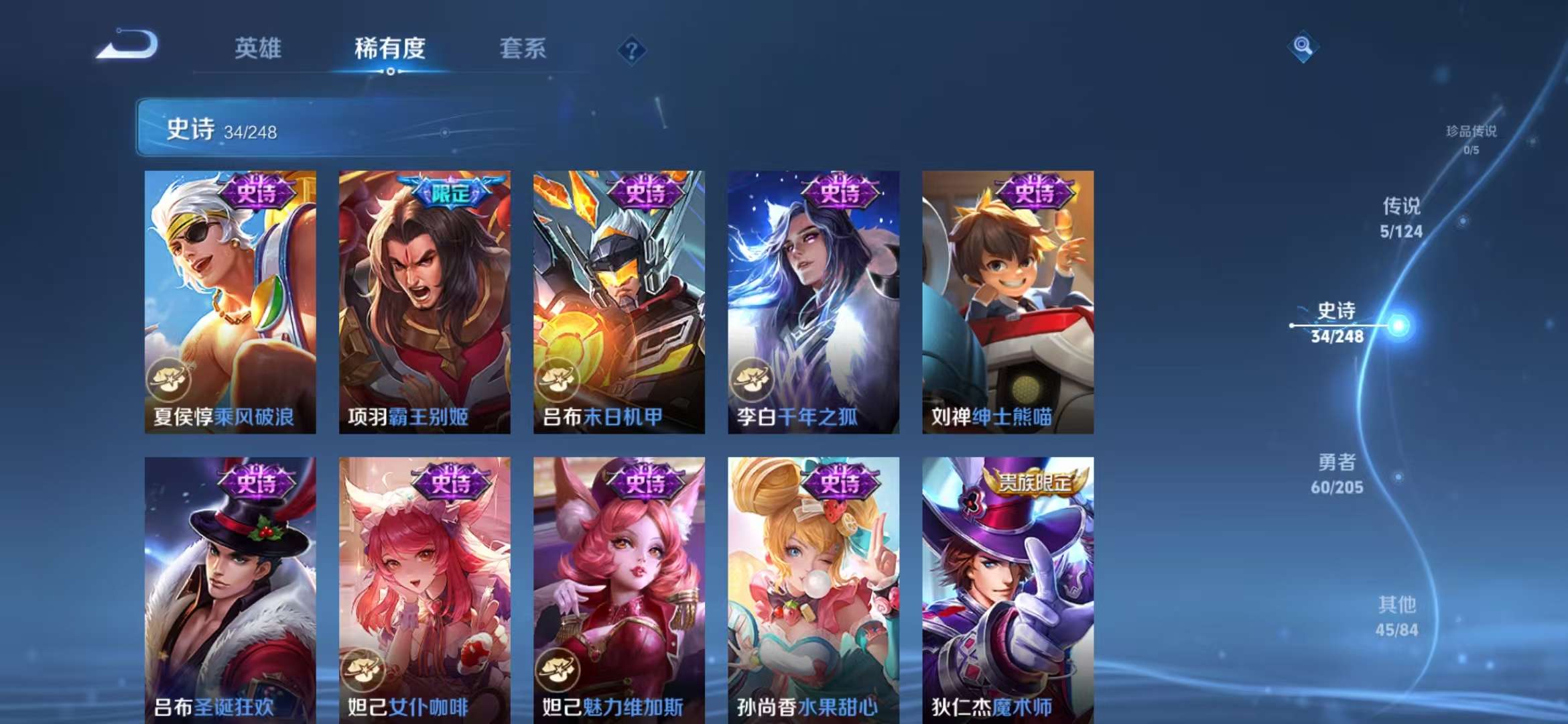
Task: Open the 孙尚香水果甜心 skin card
Action: point(814,590)
